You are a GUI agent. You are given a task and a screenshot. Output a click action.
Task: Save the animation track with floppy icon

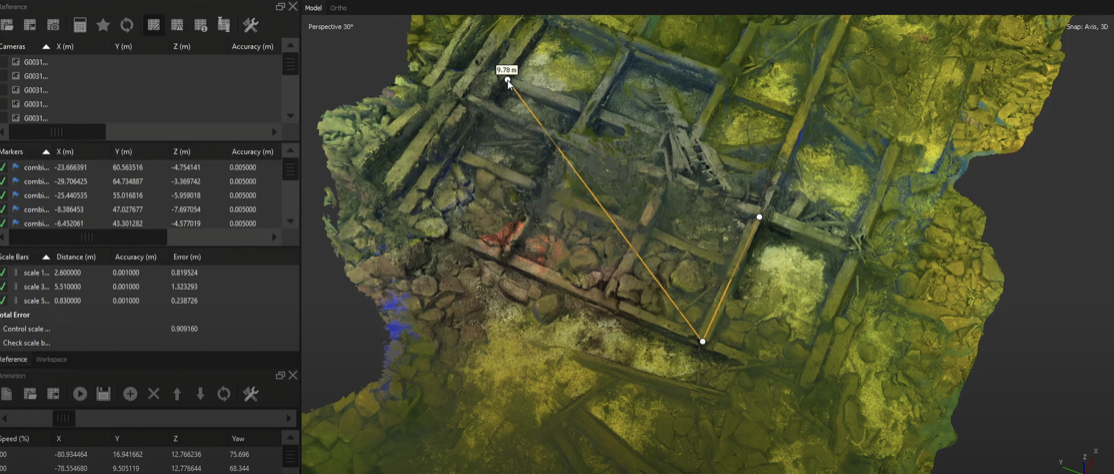103,394
